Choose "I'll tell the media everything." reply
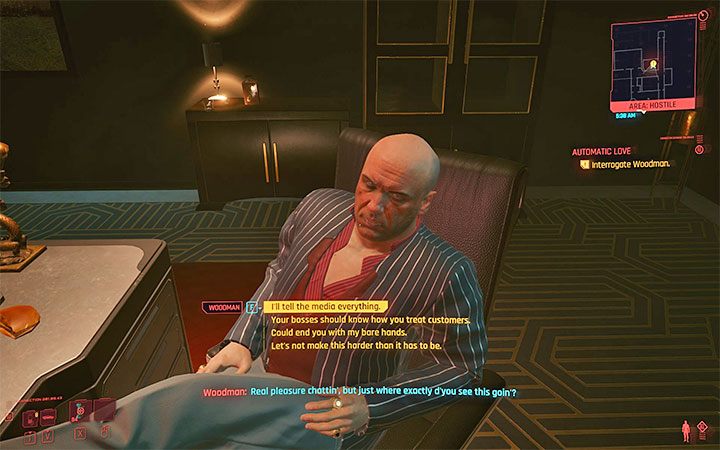720x450 pixels. [x=327, y=307]
